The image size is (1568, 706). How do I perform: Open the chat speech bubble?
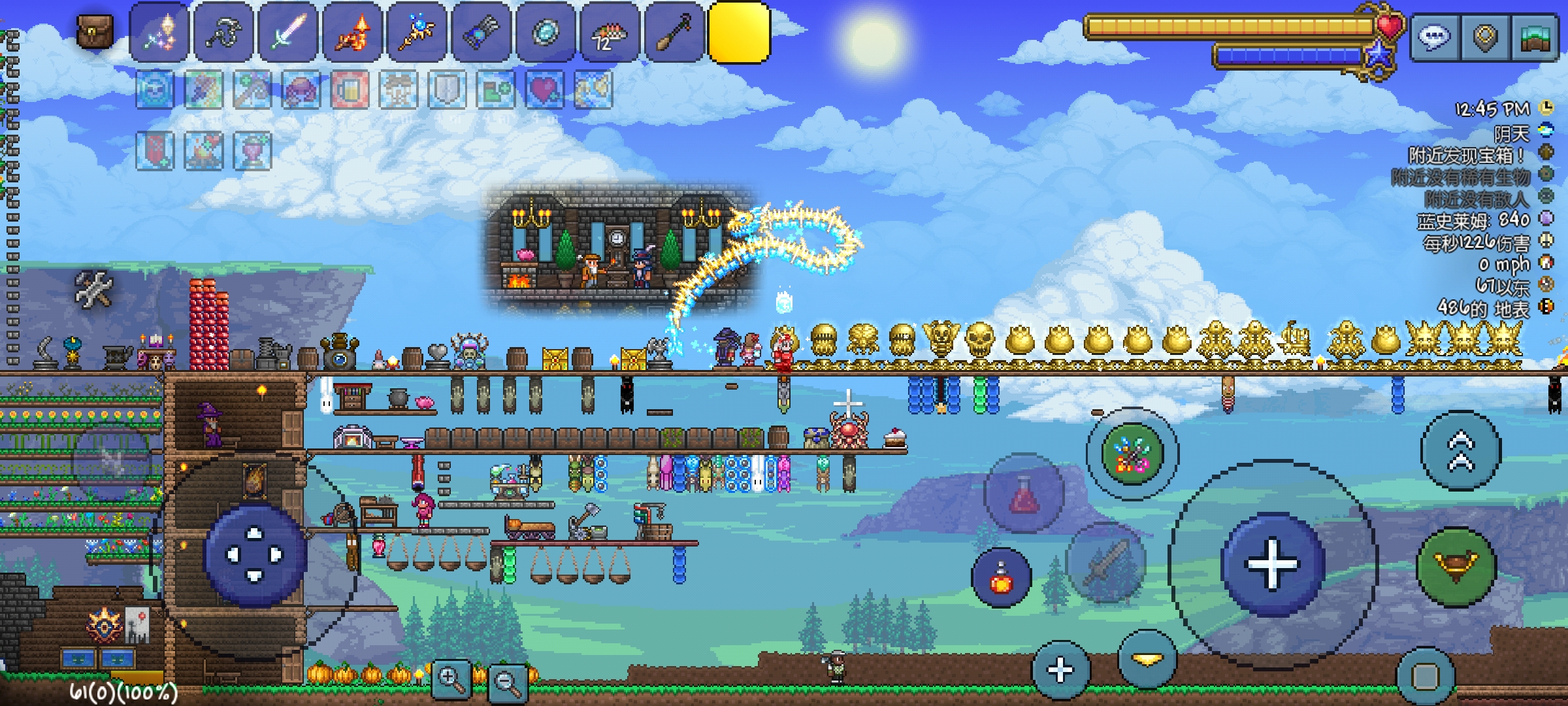pyautogui.click(x=1435, y=38)
